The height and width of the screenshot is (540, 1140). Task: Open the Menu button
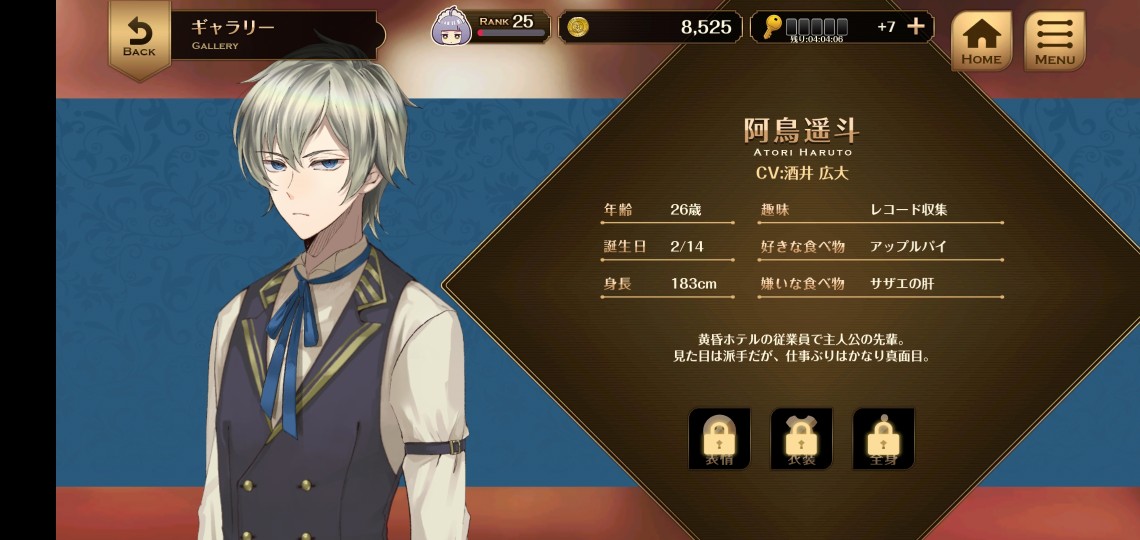point(1054,41)
